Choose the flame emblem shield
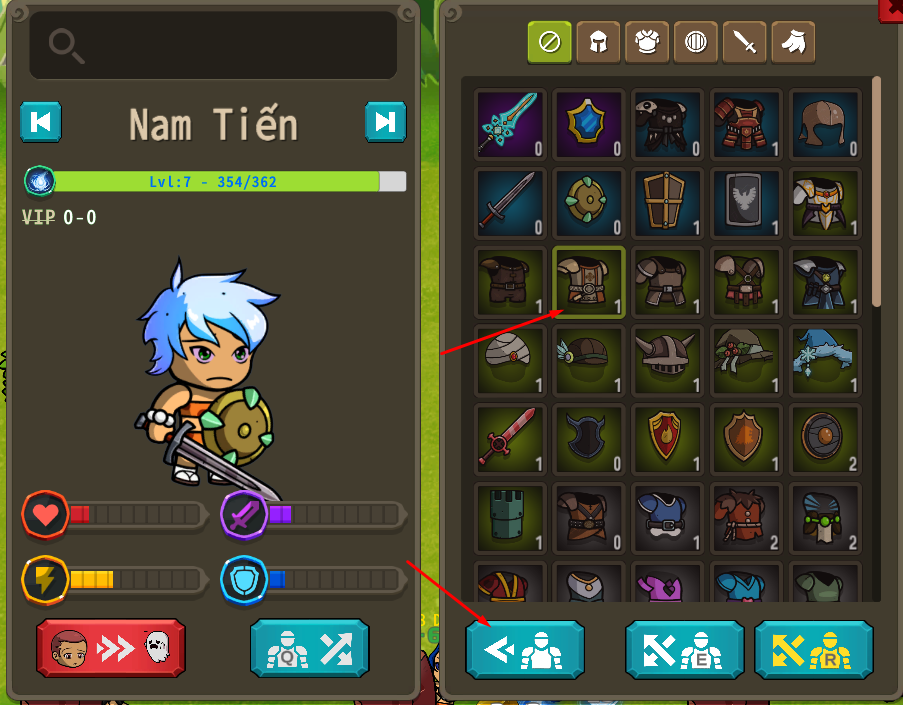Image resolution: width=903 pixels, height=705 pixels. [x=667, y=438]
